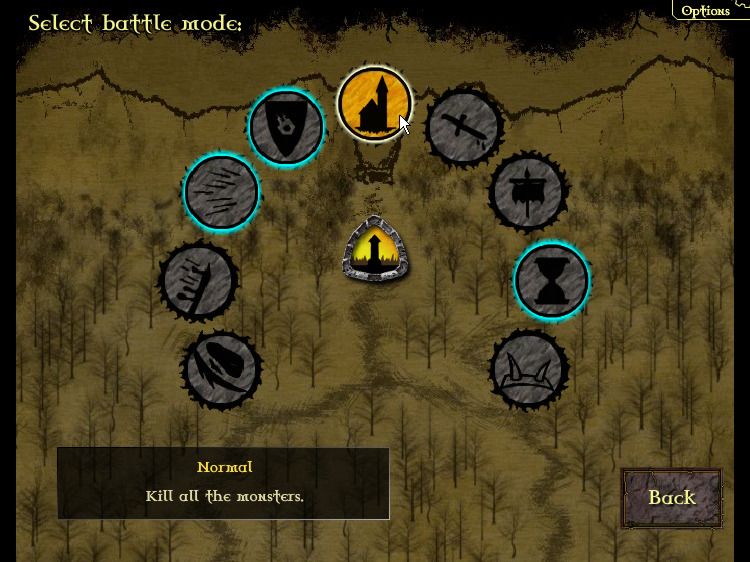Choose the tattered banner battle mode
The width and height of the screenshot is (750, 562).
[x=529, y=191]
